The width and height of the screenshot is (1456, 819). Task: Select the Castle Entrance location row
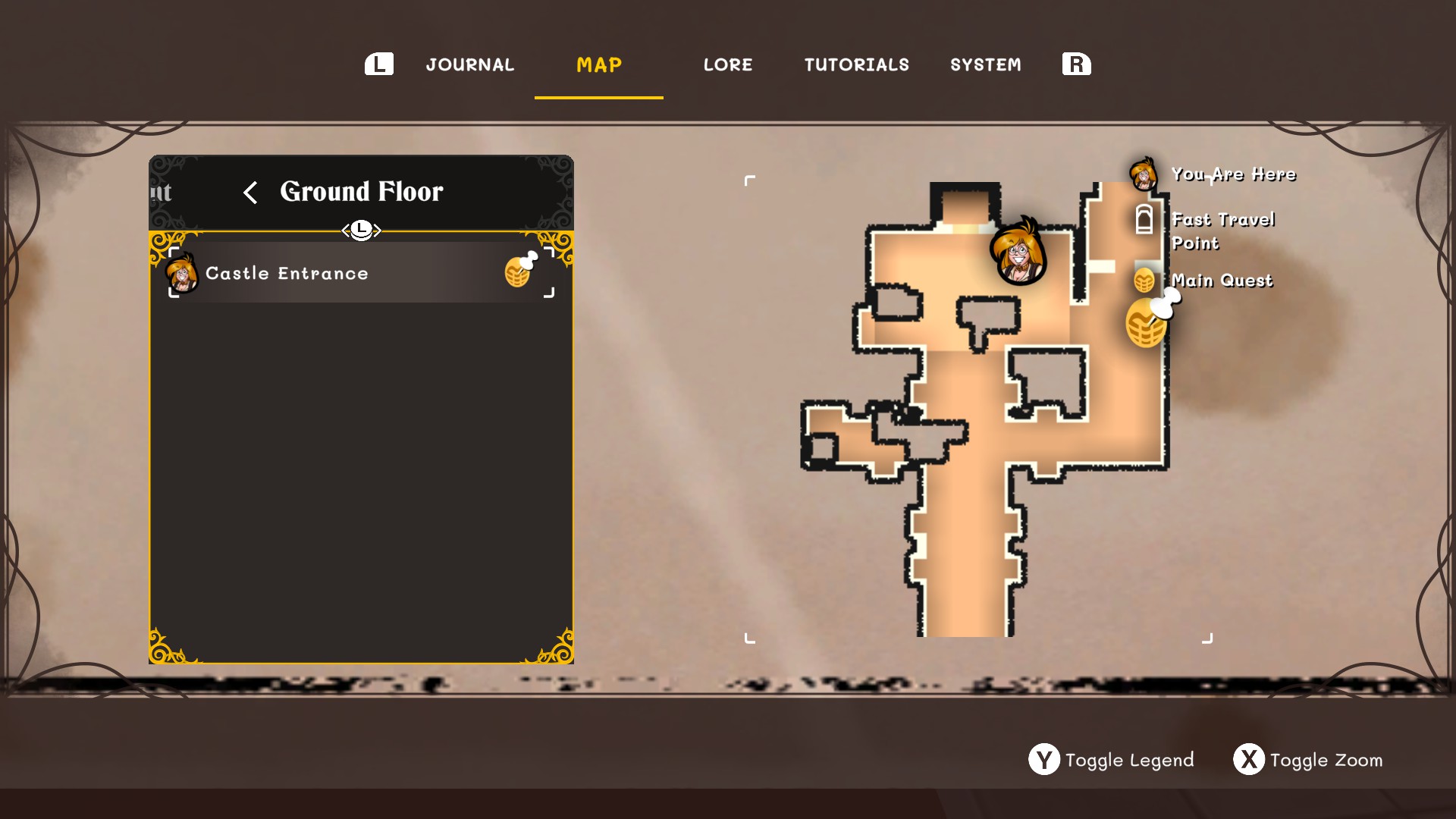361,273
